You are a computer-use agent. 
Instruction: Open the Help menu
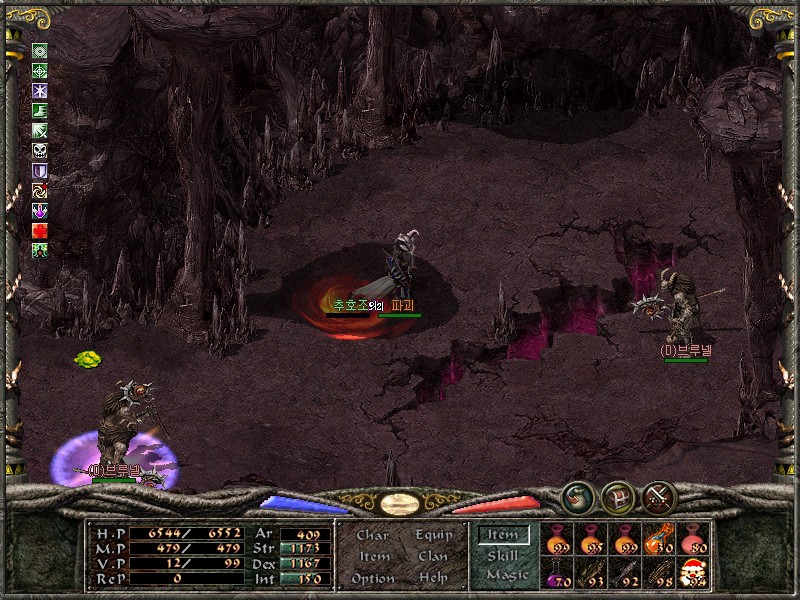[x=434, y=578]
